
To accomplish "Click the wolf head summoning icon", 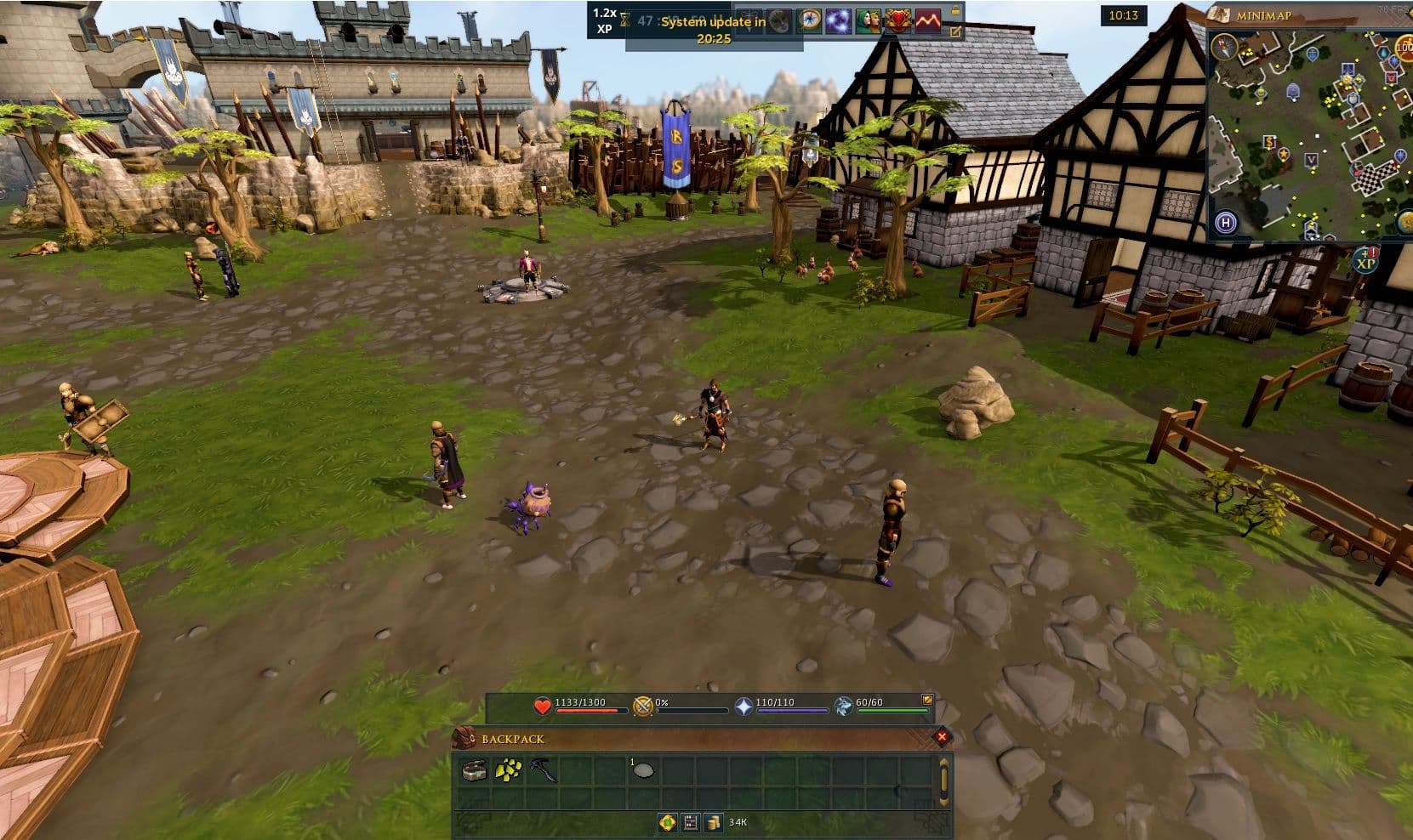I will pos(842,707).
